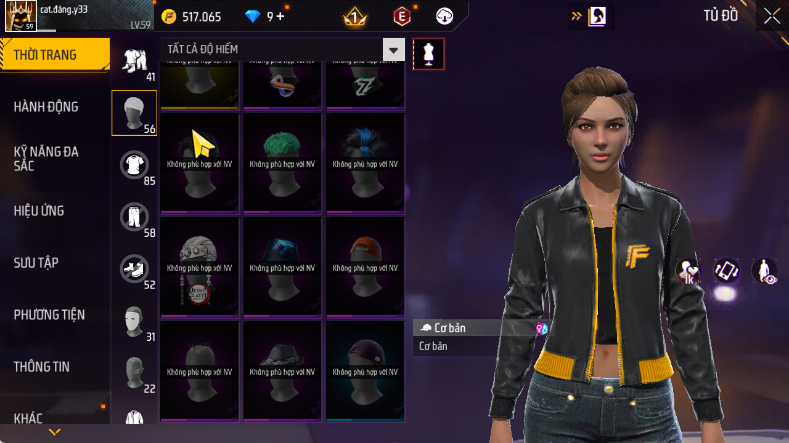This screenshot has height=443, width=789.
Task: Open the Thông Tin section
Action: 42,367
